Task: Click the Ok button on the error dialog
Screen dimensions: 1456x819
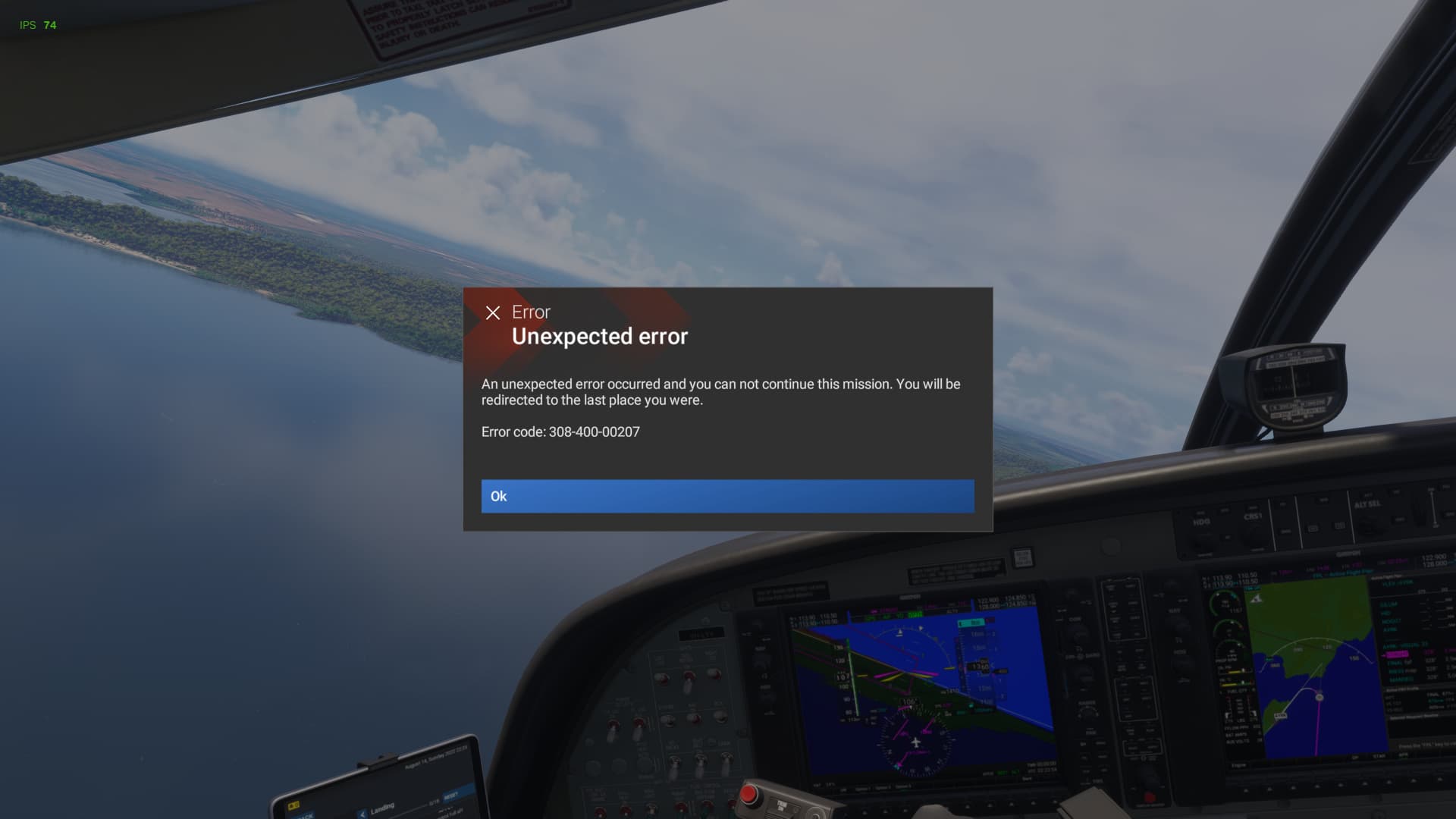Action: tap(727, 496)
